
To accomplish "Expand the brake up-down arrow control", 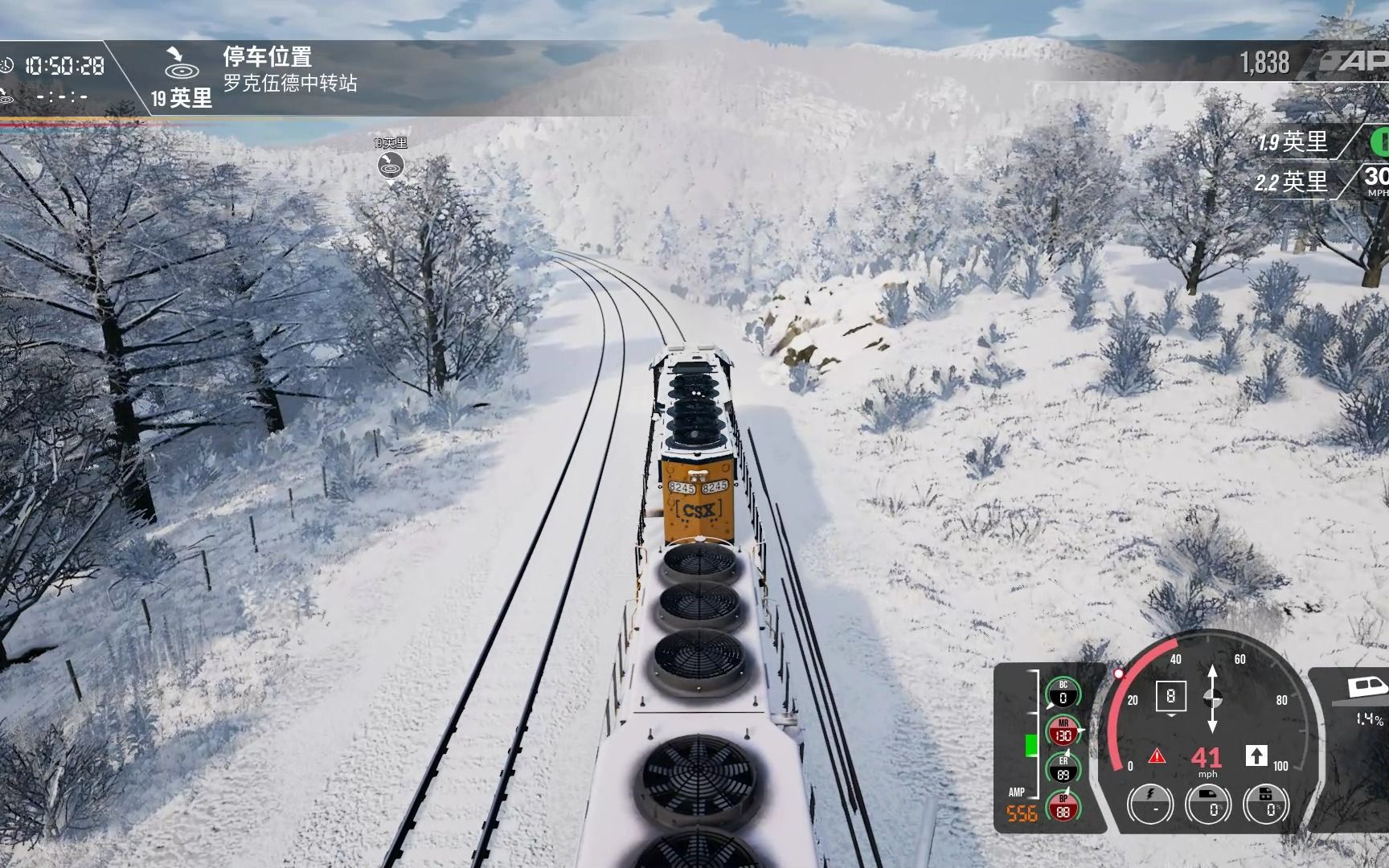I will coord(1212,699).
